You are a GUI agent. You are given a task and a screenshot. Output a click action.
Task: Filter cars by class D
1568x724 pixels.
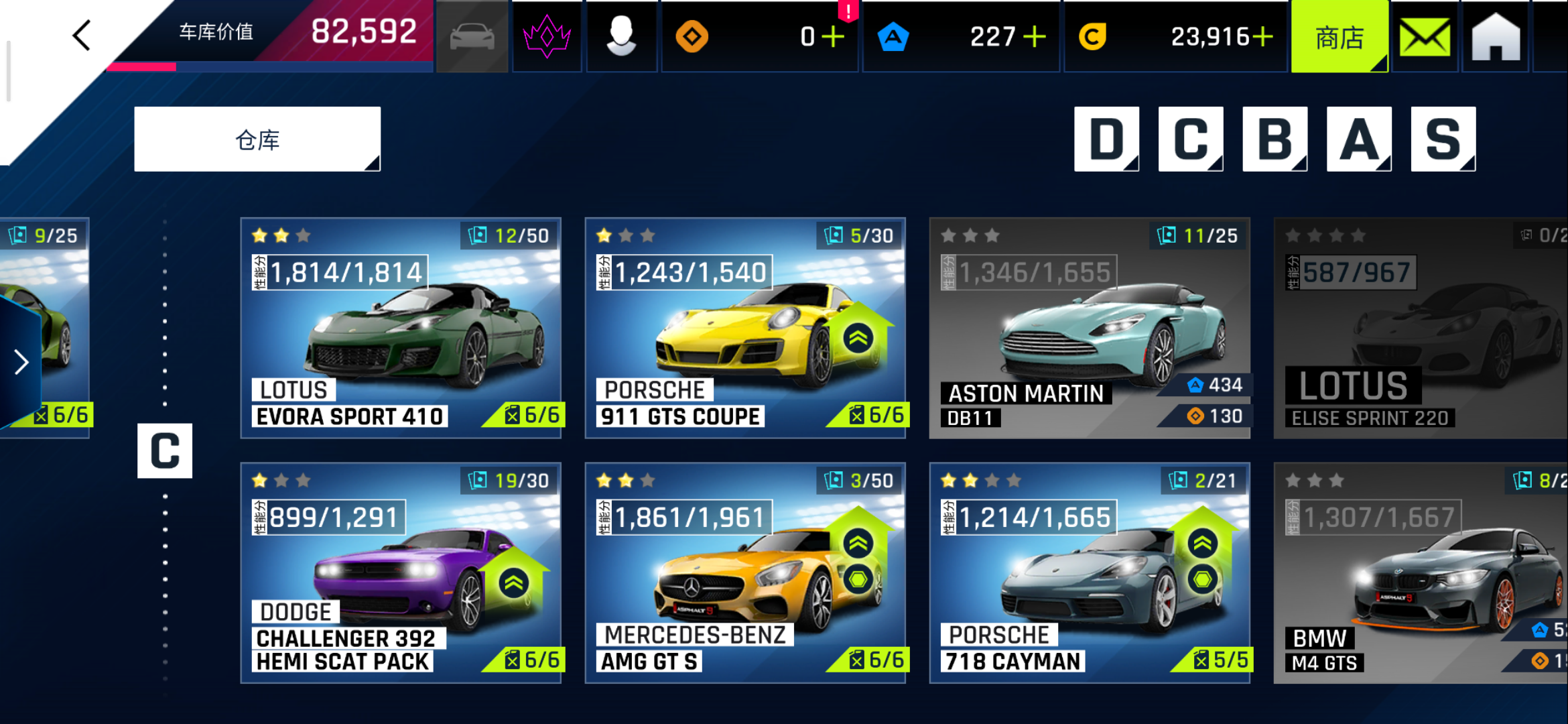[1106, 139]
